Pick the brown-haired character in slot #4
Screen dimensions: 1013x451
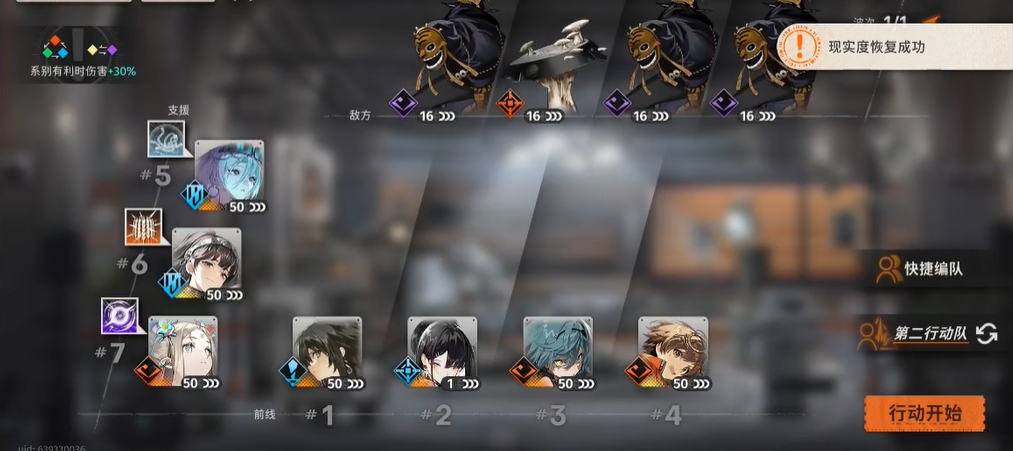coord(673,351)
